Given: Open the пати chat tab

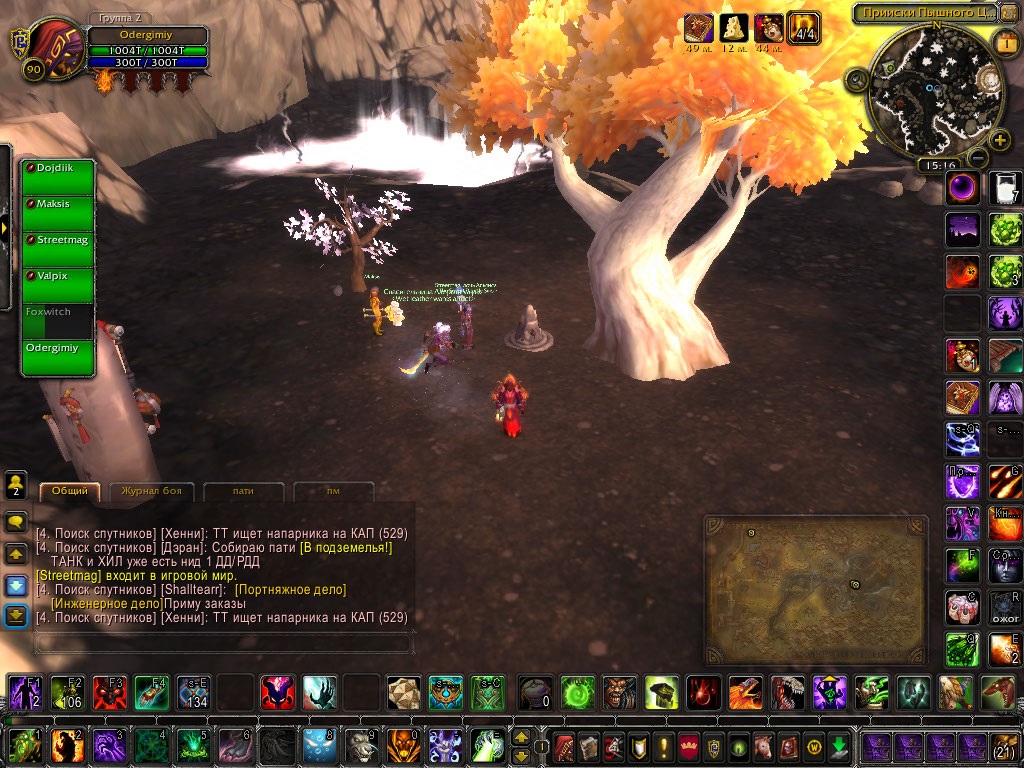Looking at the screenshot, I should coord(243,491).
